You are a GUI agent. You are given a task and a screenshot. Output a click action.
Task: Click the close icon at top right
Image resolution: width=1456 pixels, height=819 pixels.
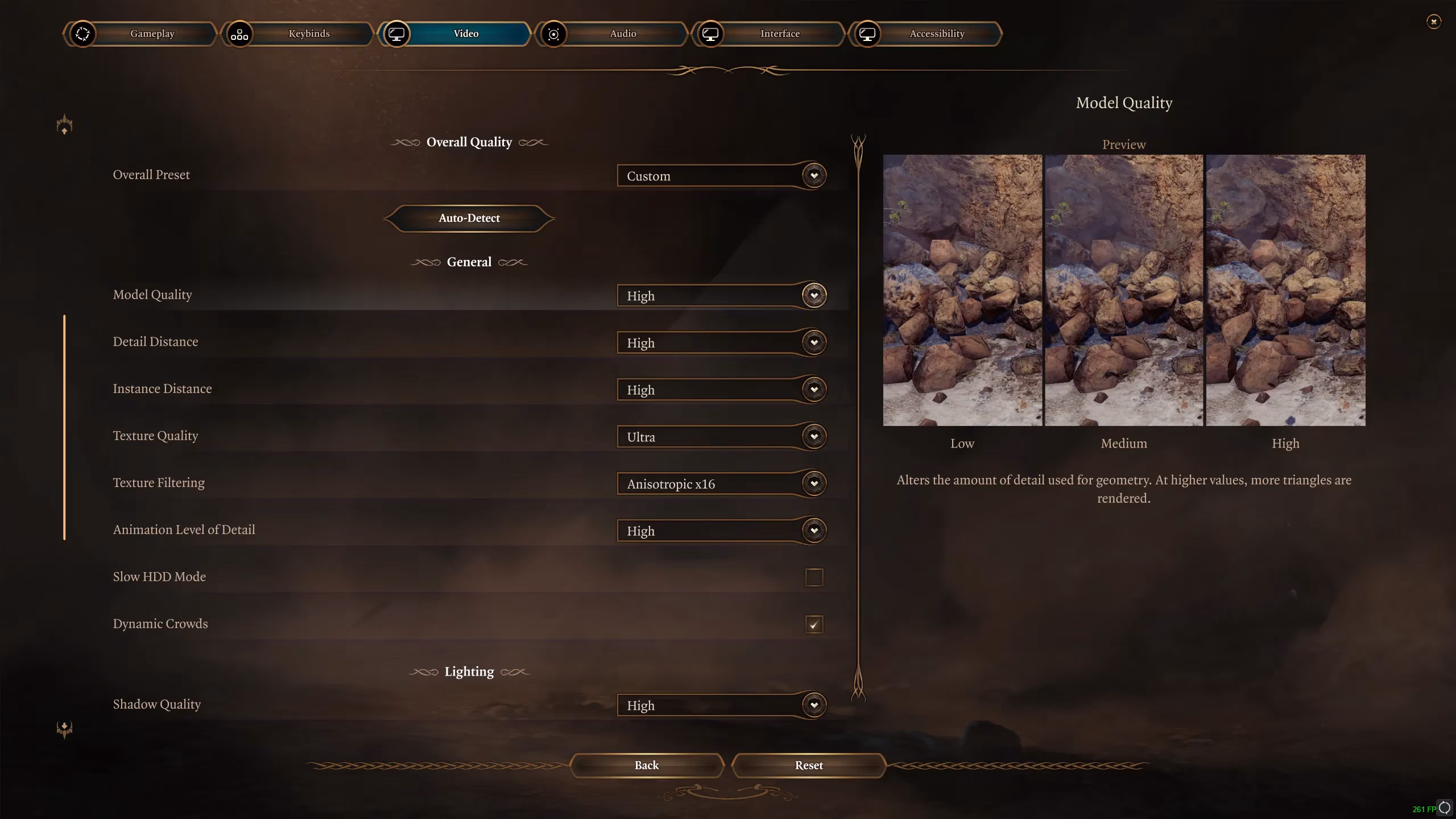click(x=1433, y=21)
